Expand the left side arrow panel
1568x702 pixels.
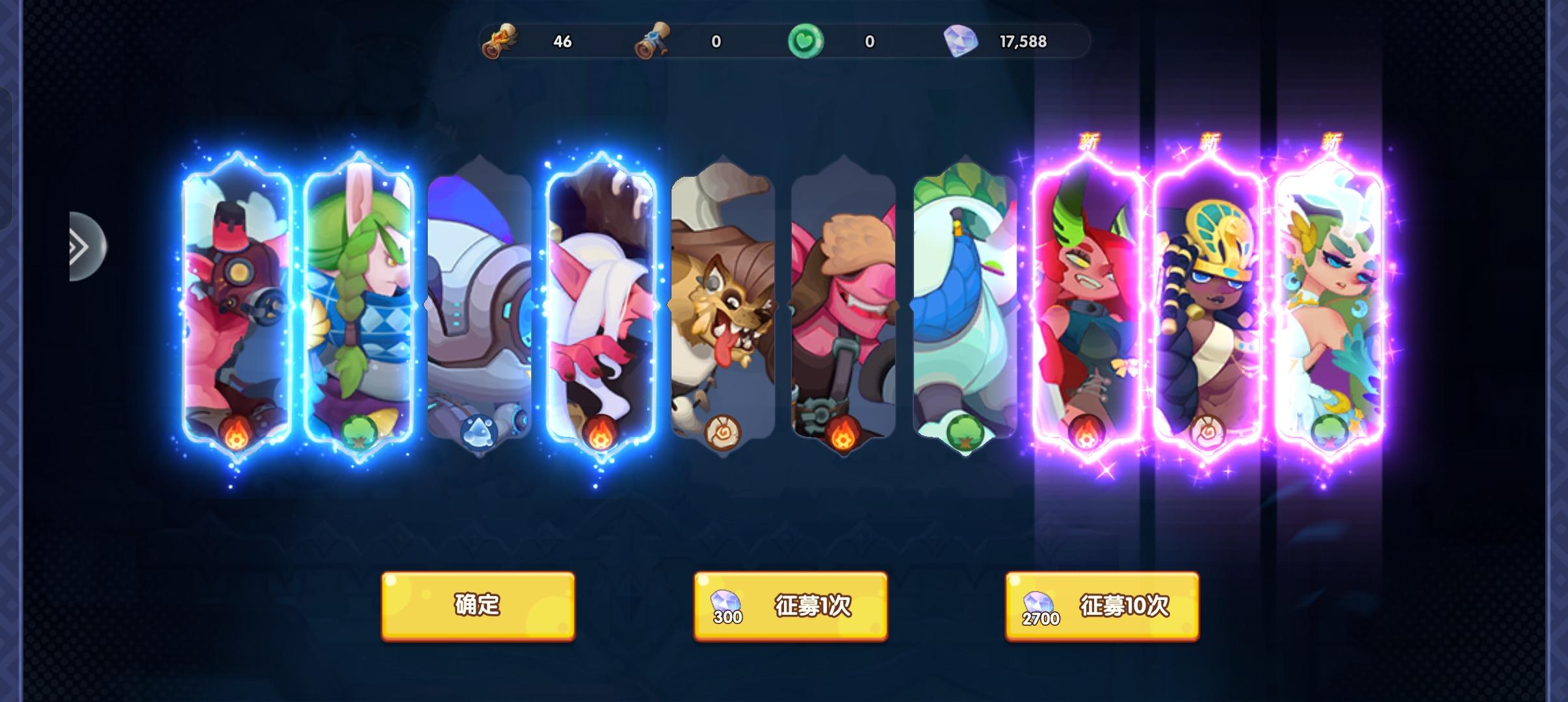tap(83, 246)
